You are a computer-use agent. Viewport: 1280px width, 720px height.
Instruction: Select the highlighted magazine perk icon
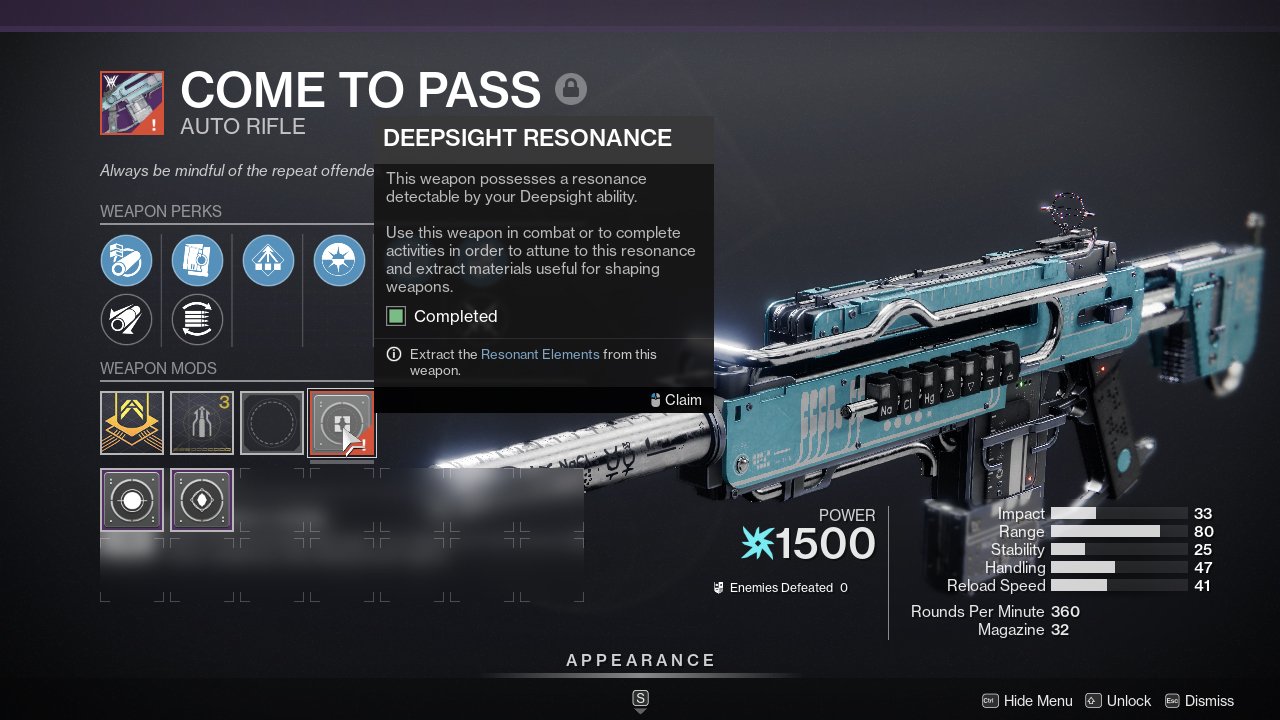point(197,261)
